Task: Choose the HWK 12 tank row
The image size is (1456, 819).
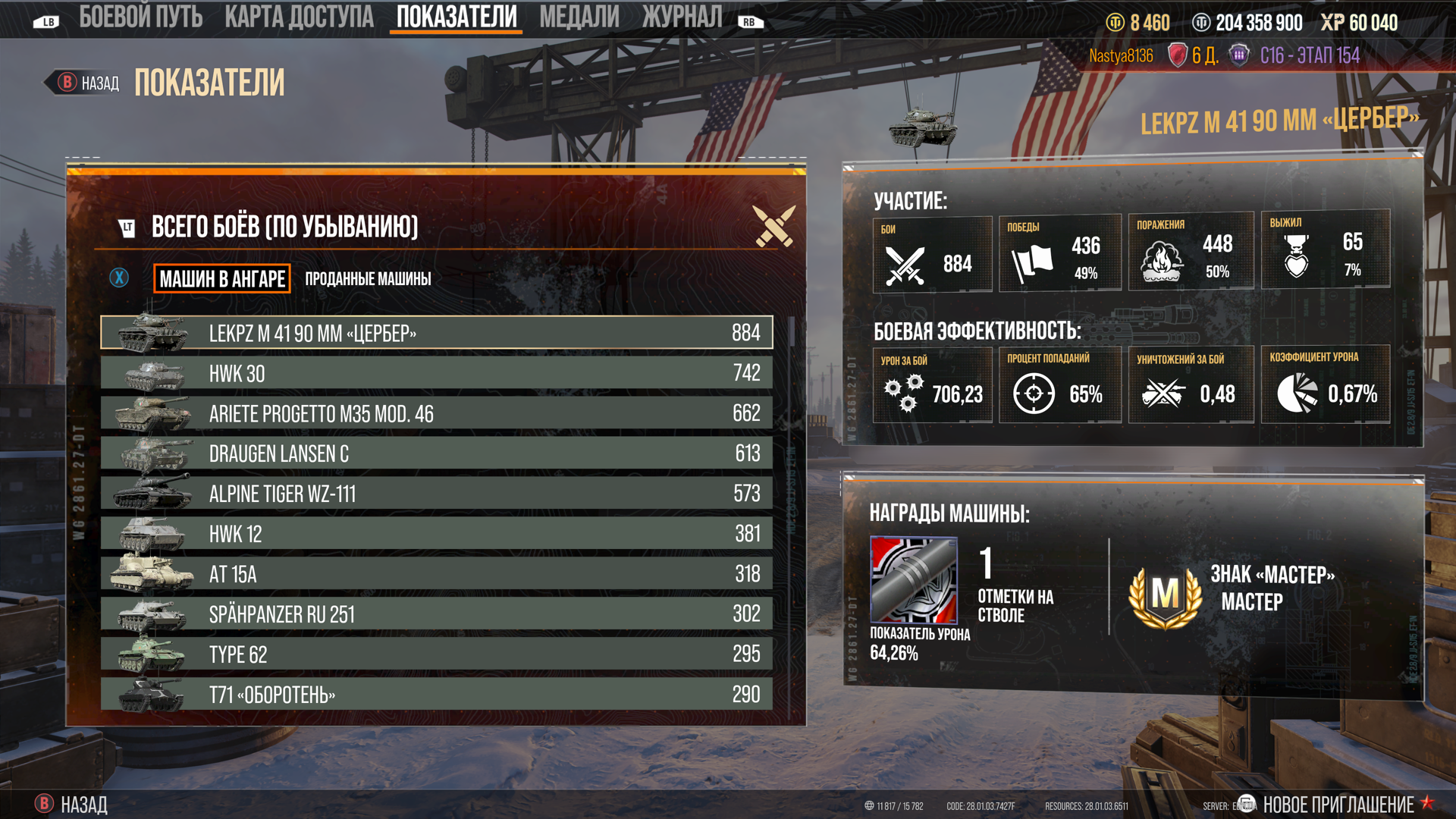Action: coord(437,534)
